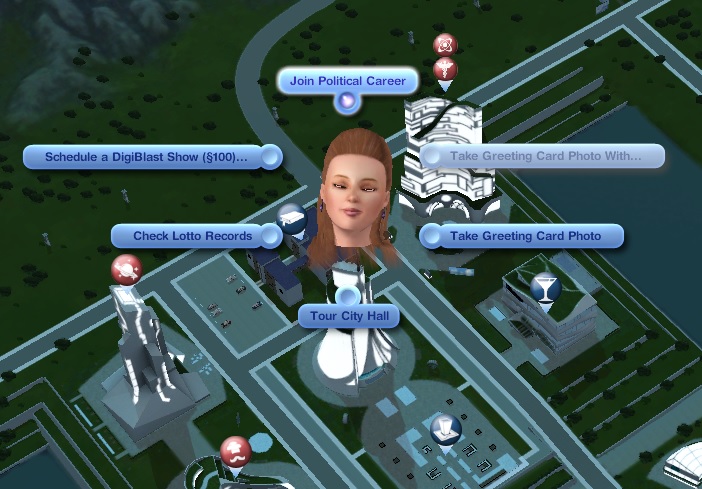Viewport: 702px width, 489px height.
Task: Select the red planet map tag
Action: [x=126, y=268]
